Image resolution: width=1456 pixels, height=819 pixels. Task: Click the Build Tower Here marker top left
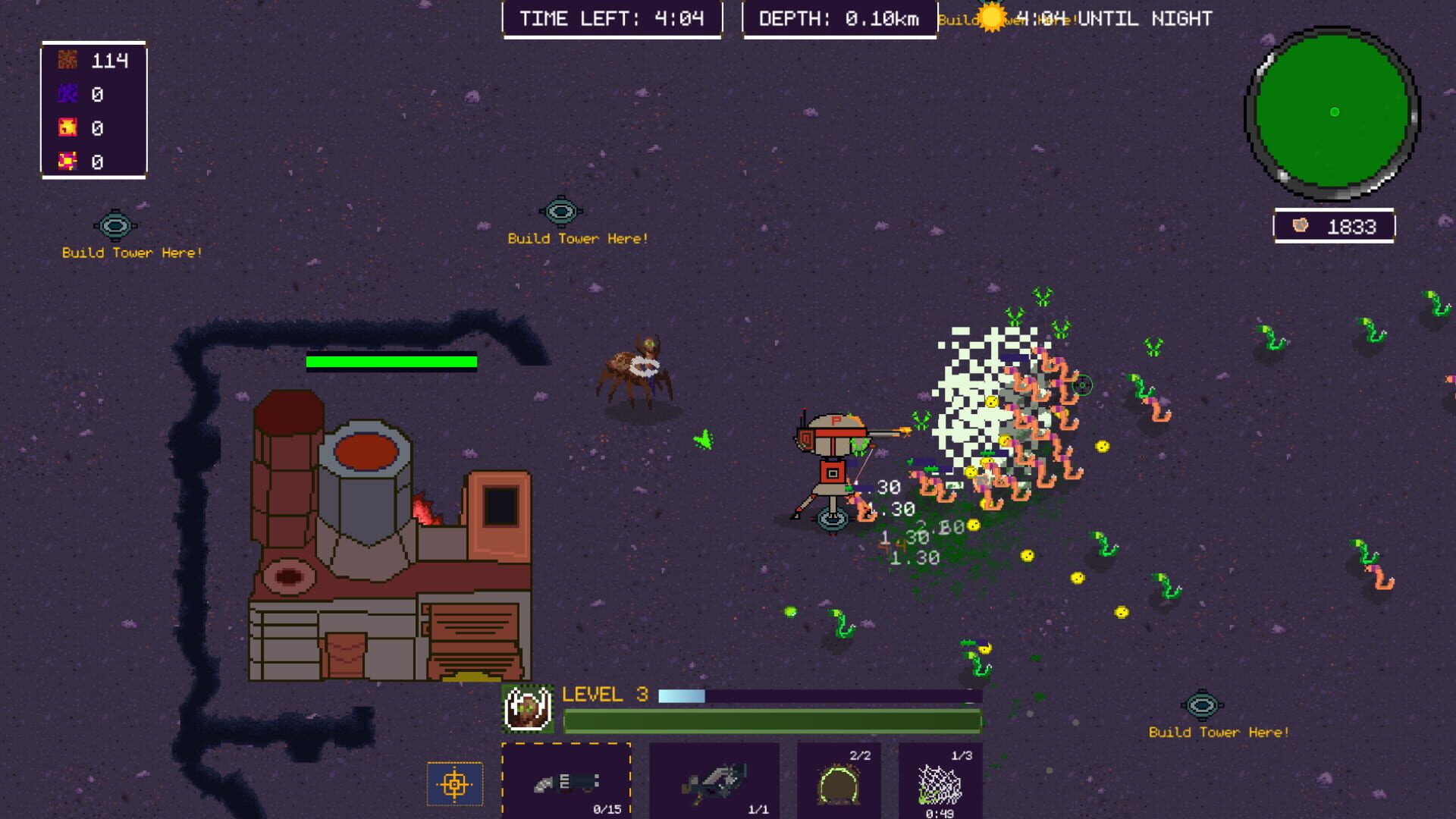pos(115,224)
